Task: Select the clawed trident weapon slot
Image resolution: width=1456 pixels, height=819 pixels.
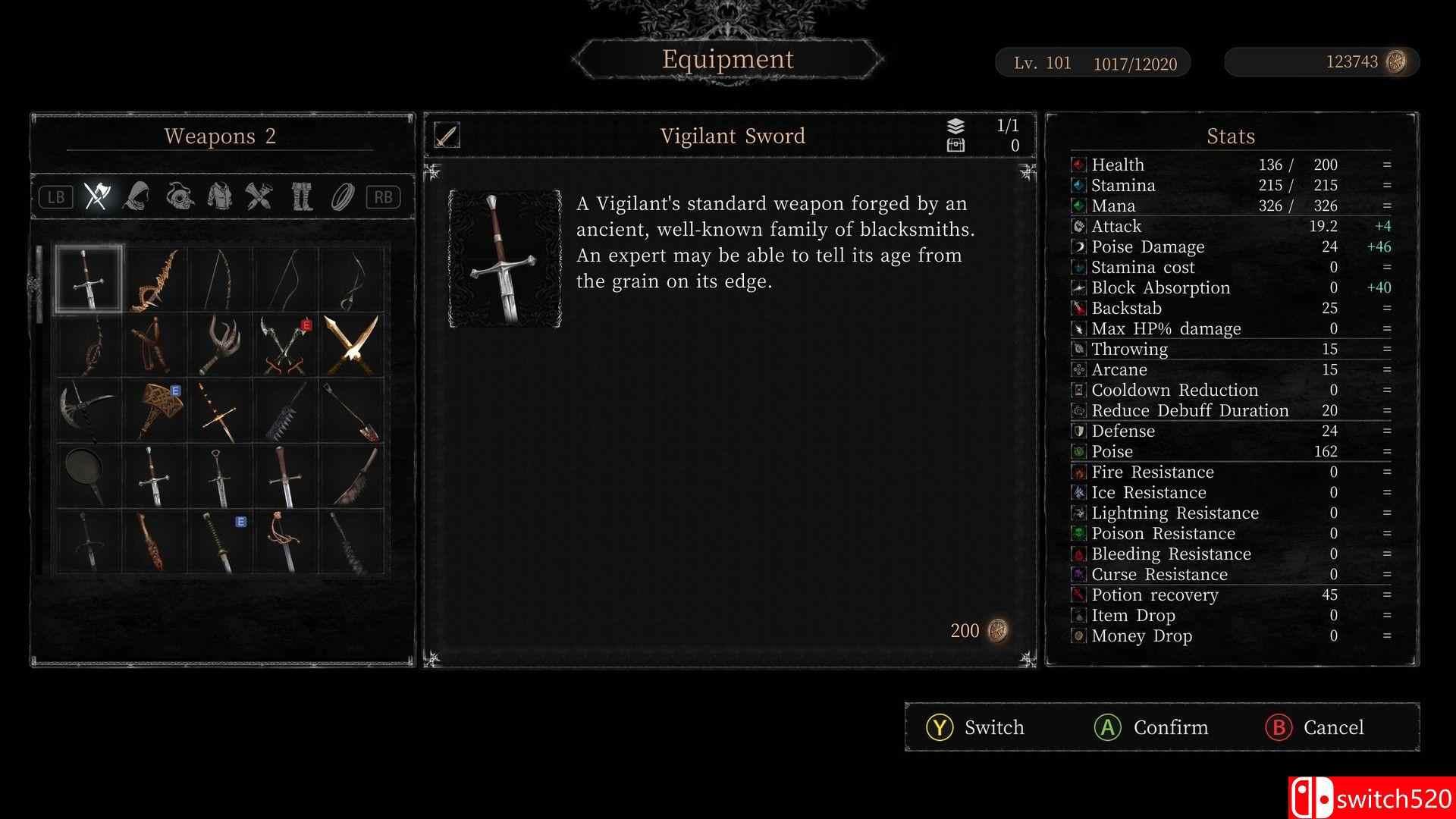Action: coord(220,345)
